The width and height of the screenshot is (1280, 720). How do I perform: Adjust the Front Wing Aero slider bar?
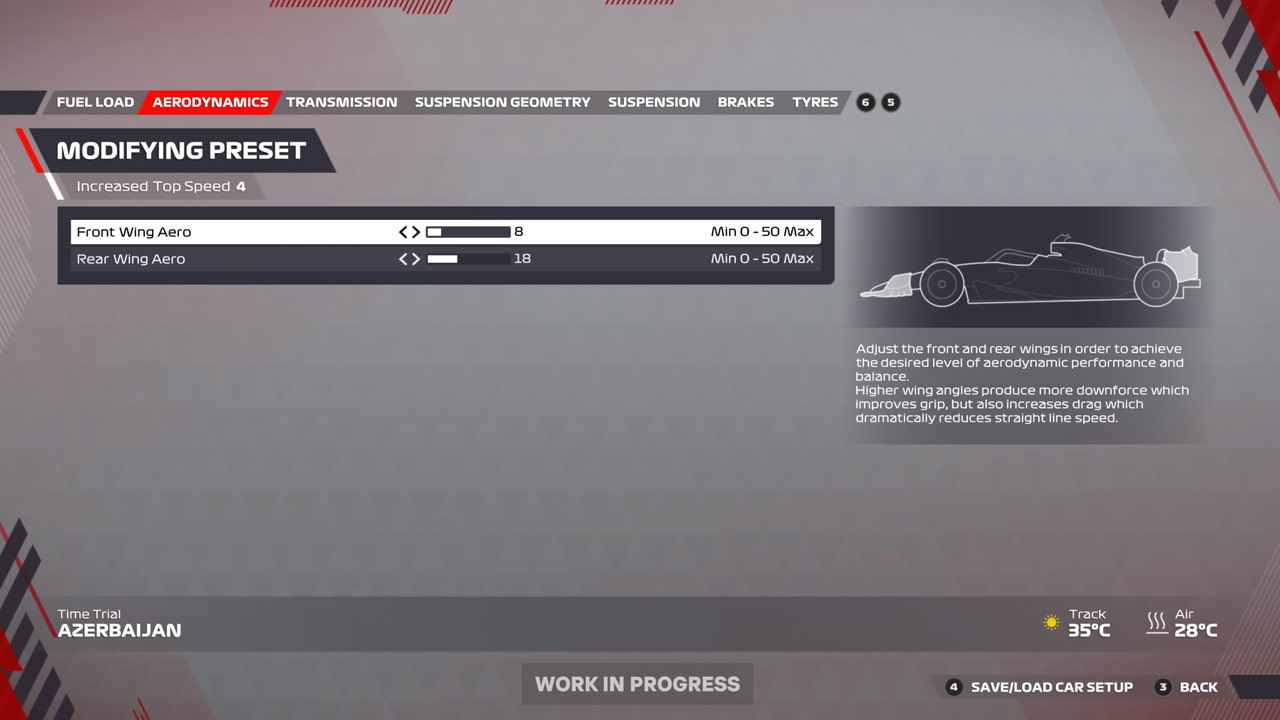[x=468, y=232]
